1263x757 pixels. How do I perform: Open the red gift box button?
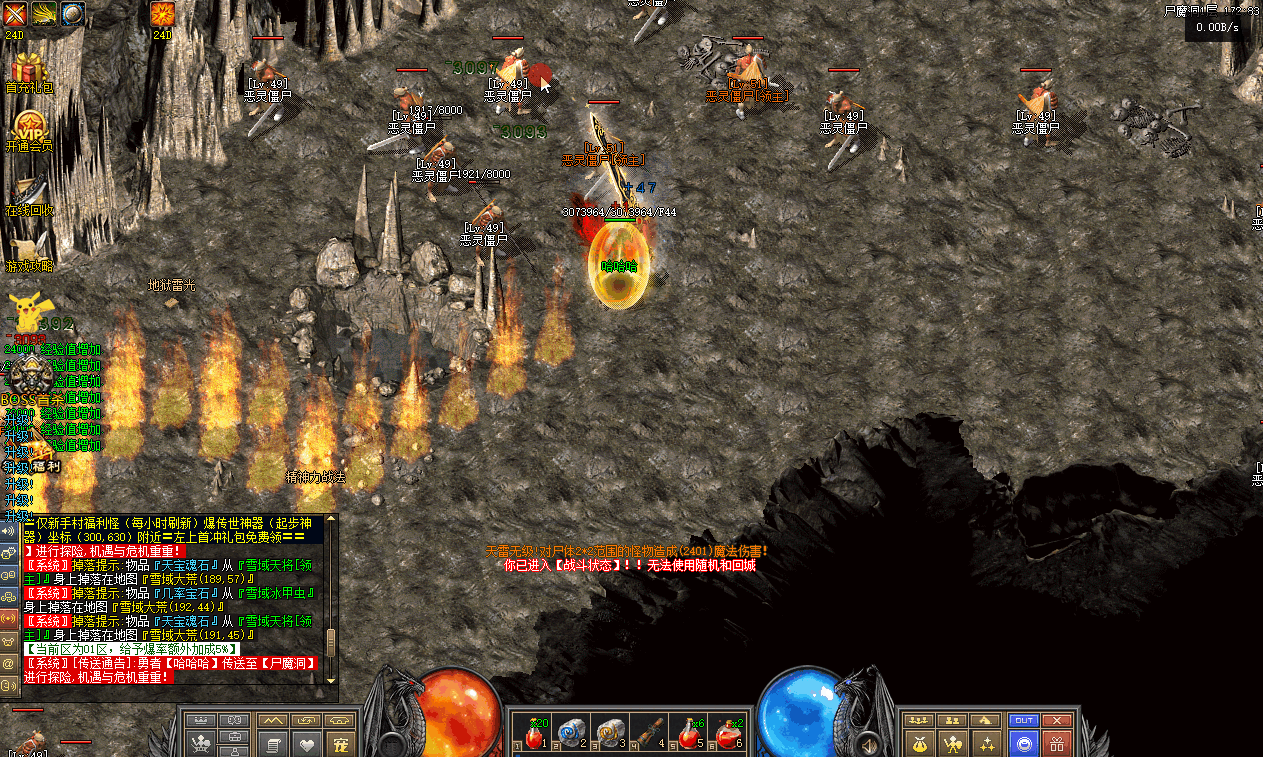coord(1056,743)
